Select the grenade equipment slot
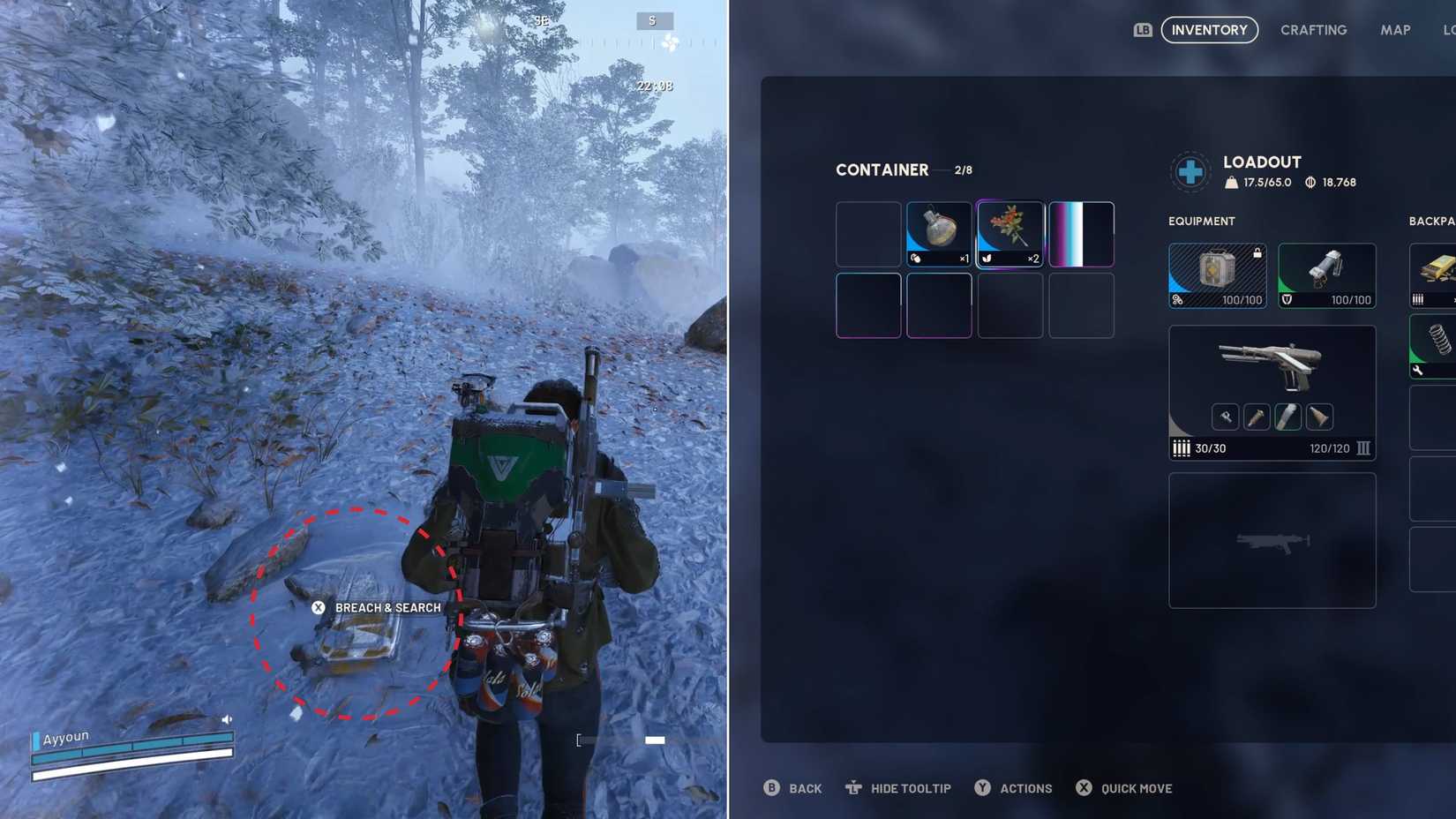 [x=1326, y=274]
